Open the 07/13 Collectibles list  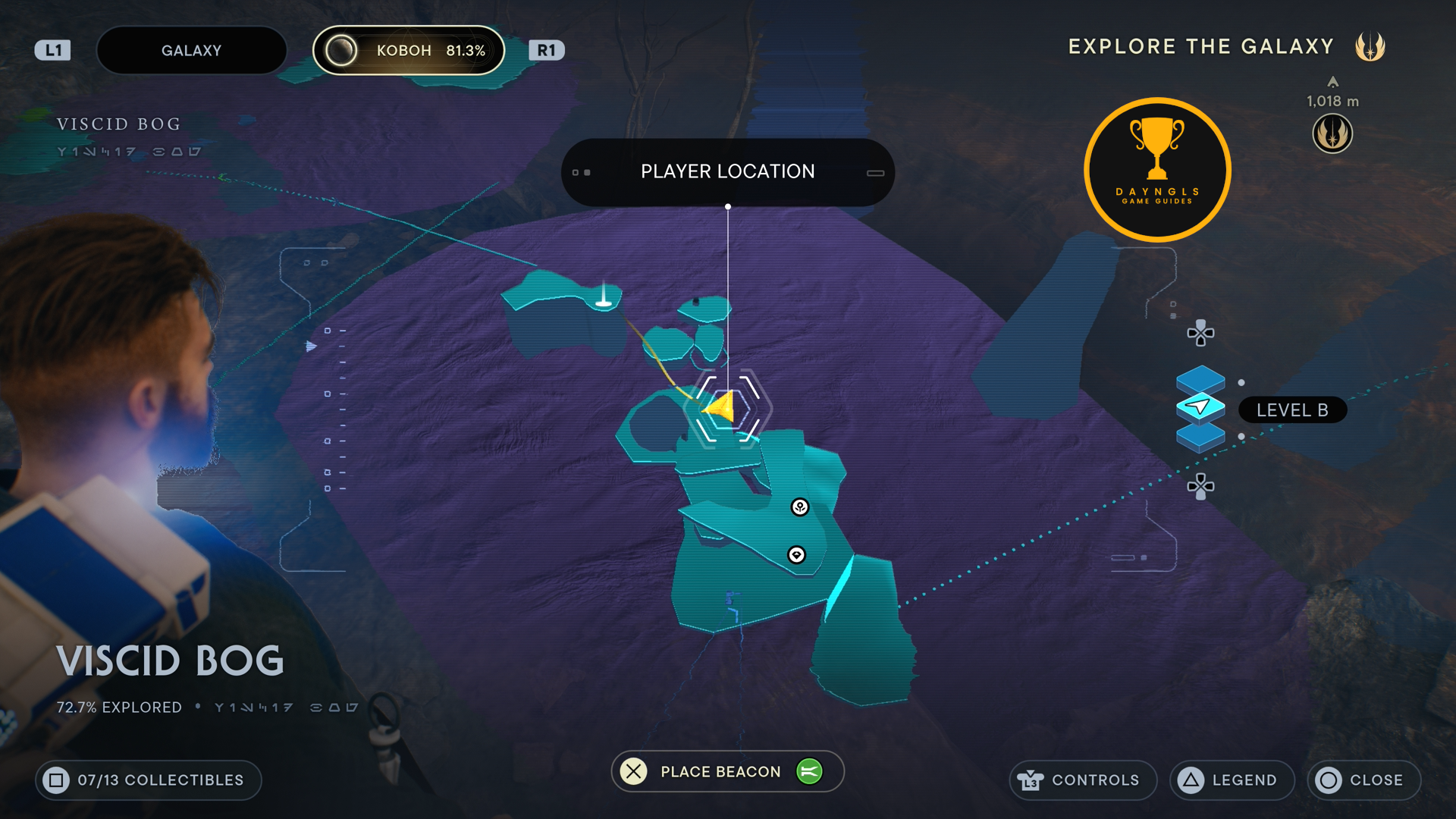[148, 780]
